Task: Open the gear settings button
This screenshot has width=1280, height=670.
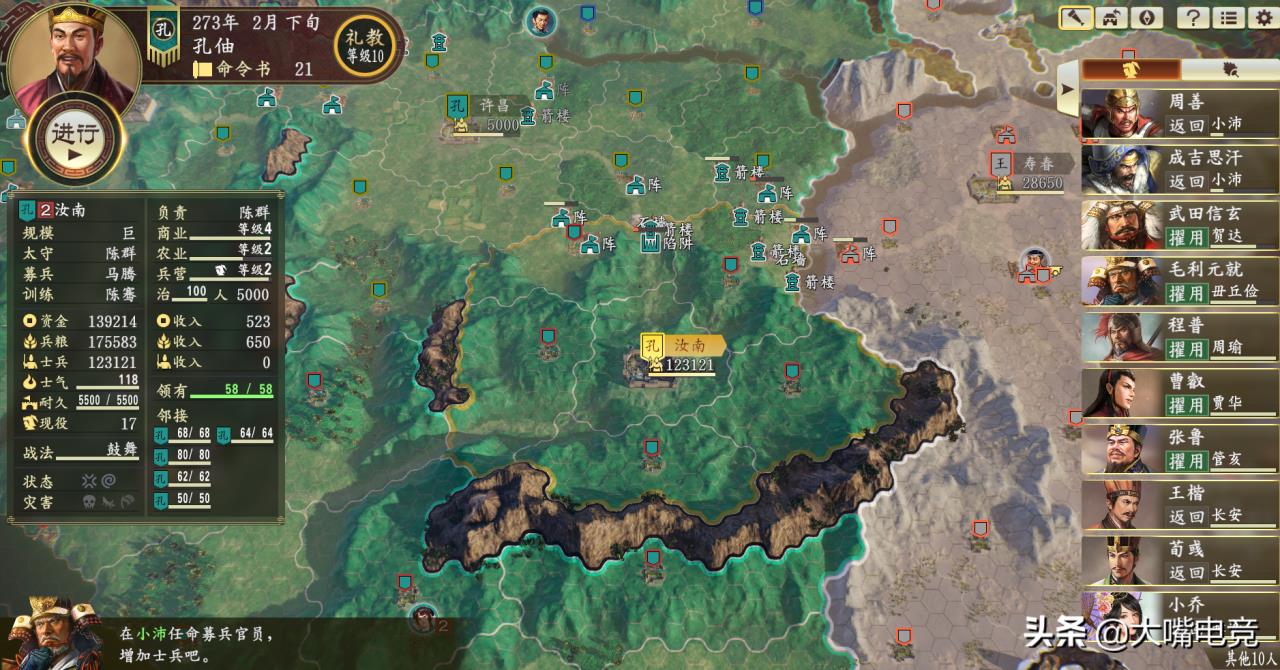Action: coord(1264,17)
